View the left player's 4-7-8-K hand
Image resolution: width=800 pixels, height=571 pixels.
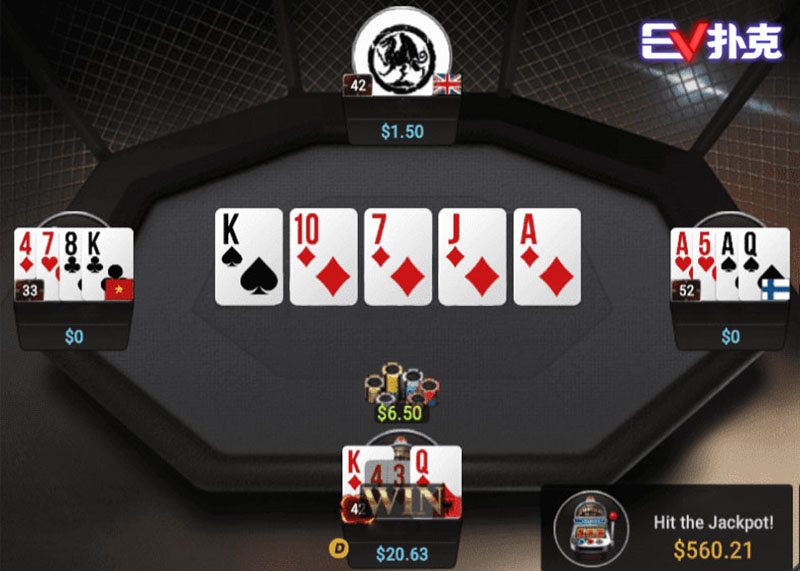point(74,263)
